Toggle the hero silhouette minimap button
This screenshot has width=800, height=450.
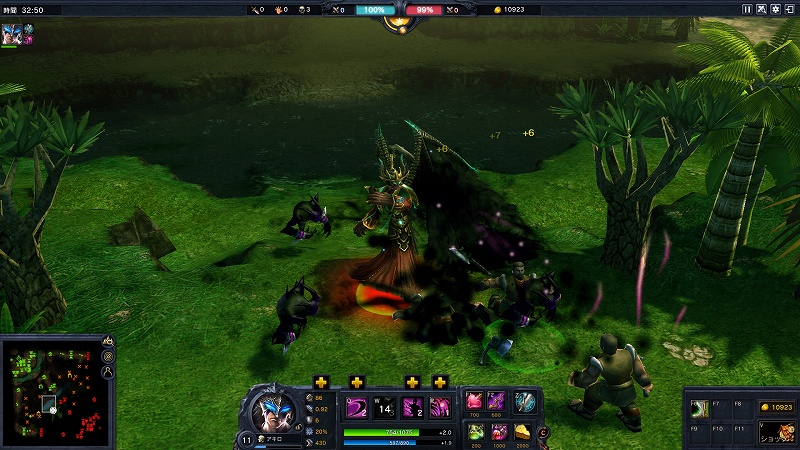108,372
